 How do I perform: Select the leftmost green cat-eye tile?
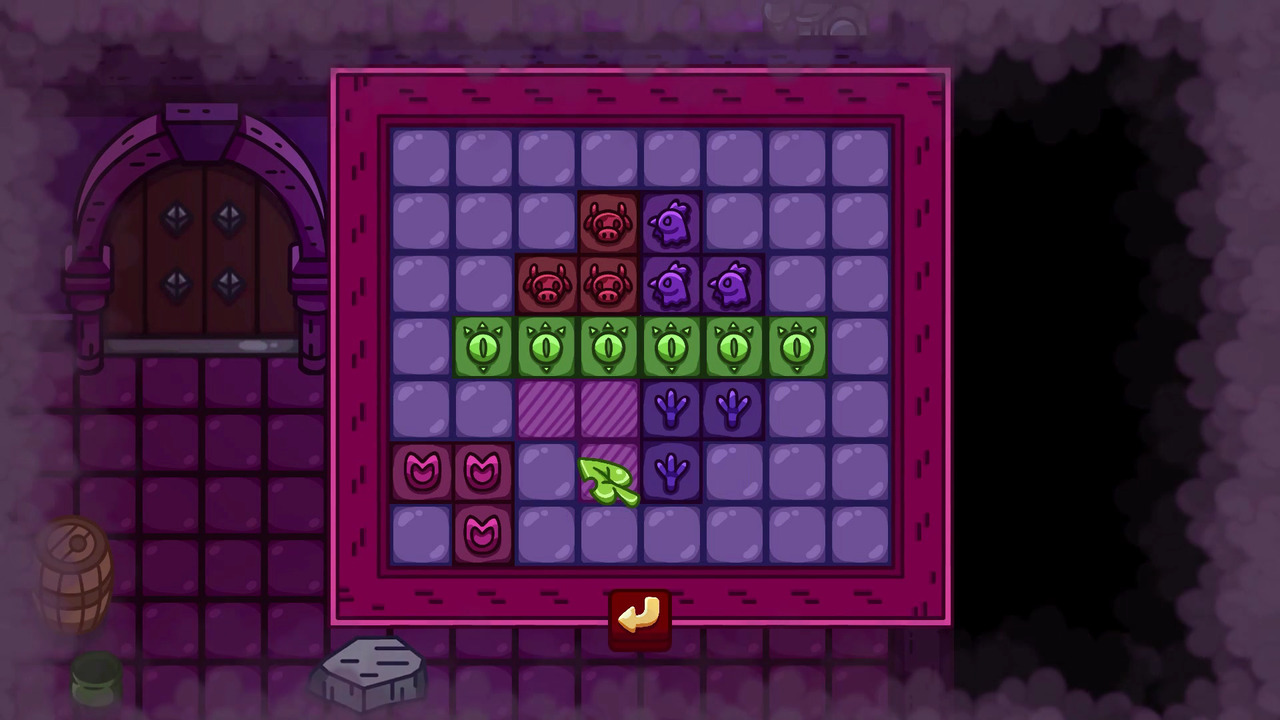484,347
